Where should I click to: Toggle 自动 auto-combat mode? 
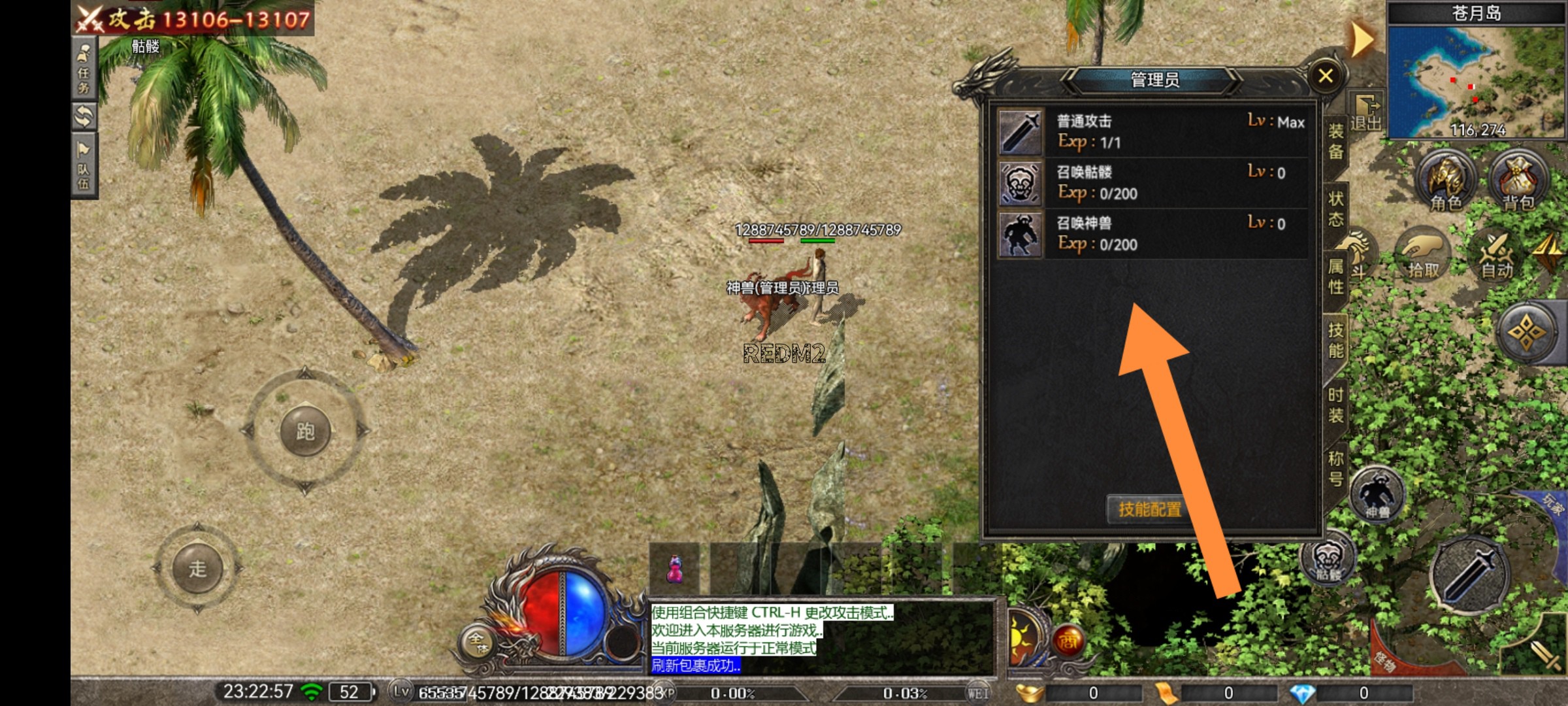[1496, 256]
